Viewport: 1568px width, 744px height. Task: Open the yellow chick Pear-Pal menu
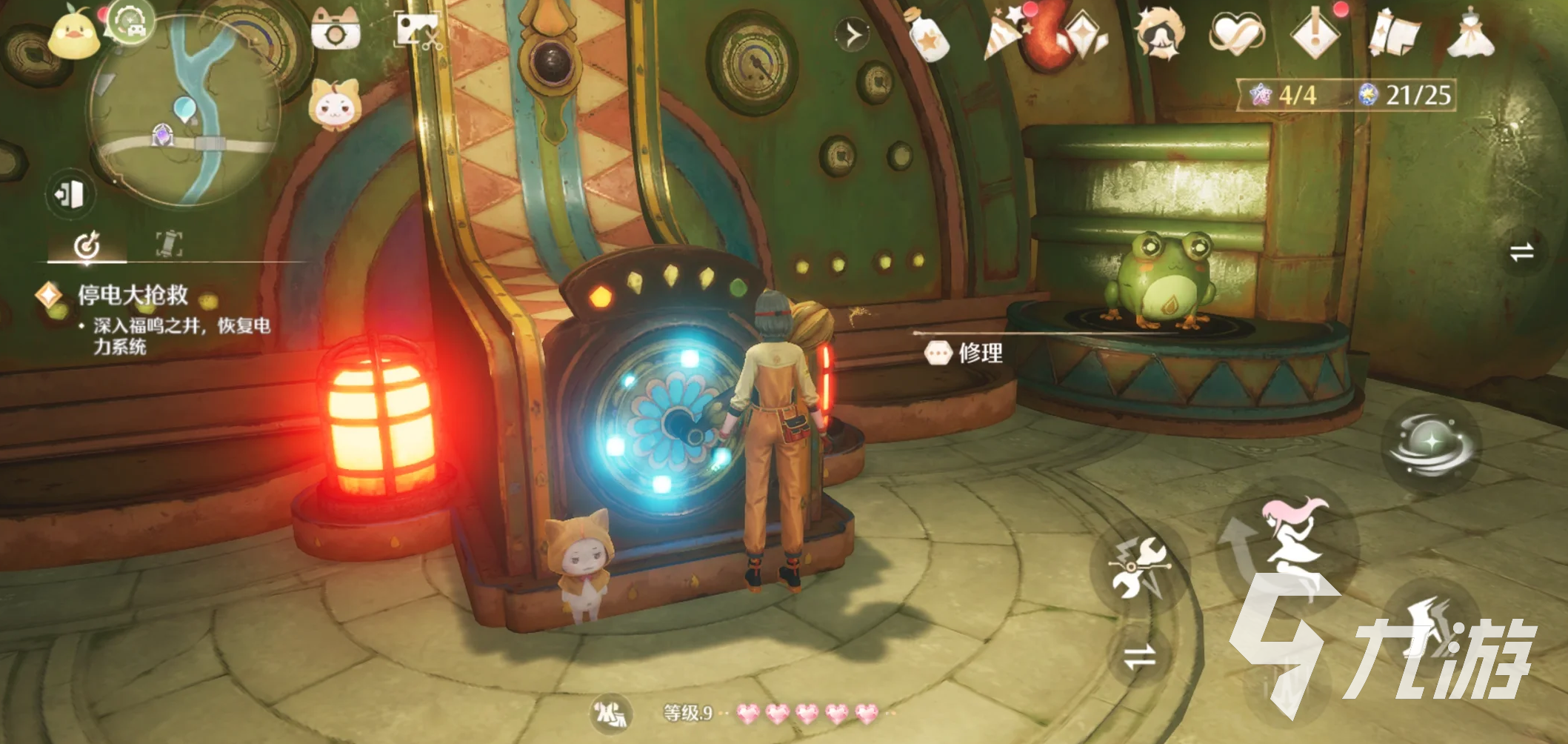pos(73,35)
